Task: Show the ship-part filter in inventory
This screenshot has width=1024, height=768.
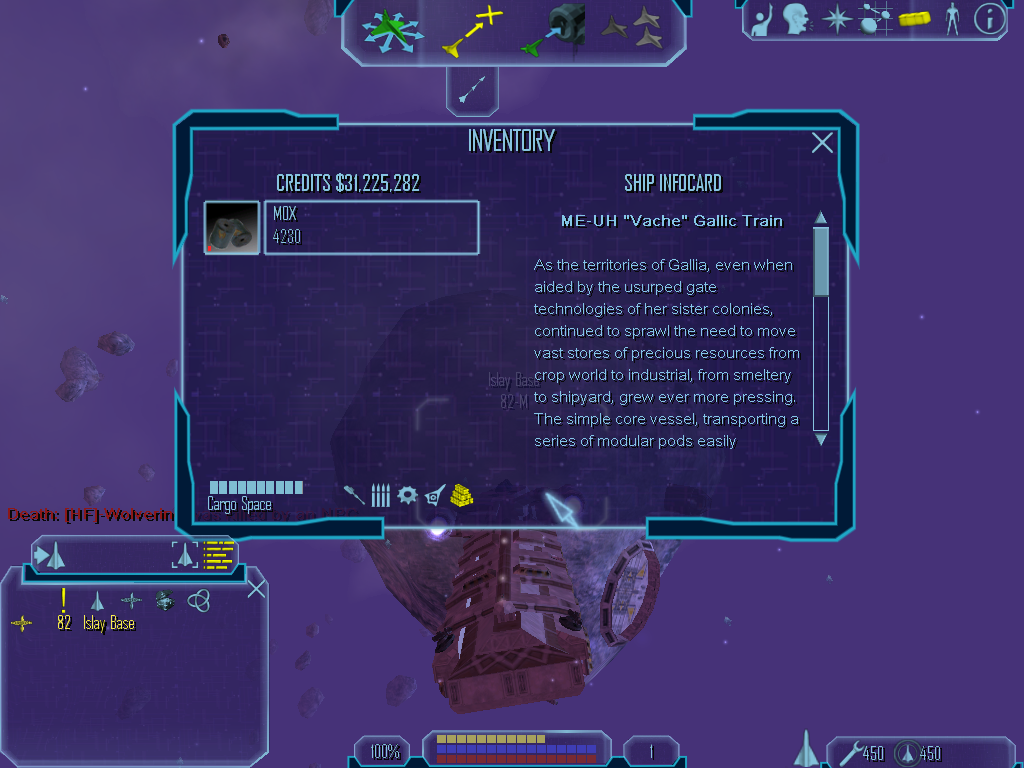Action: 434,494
